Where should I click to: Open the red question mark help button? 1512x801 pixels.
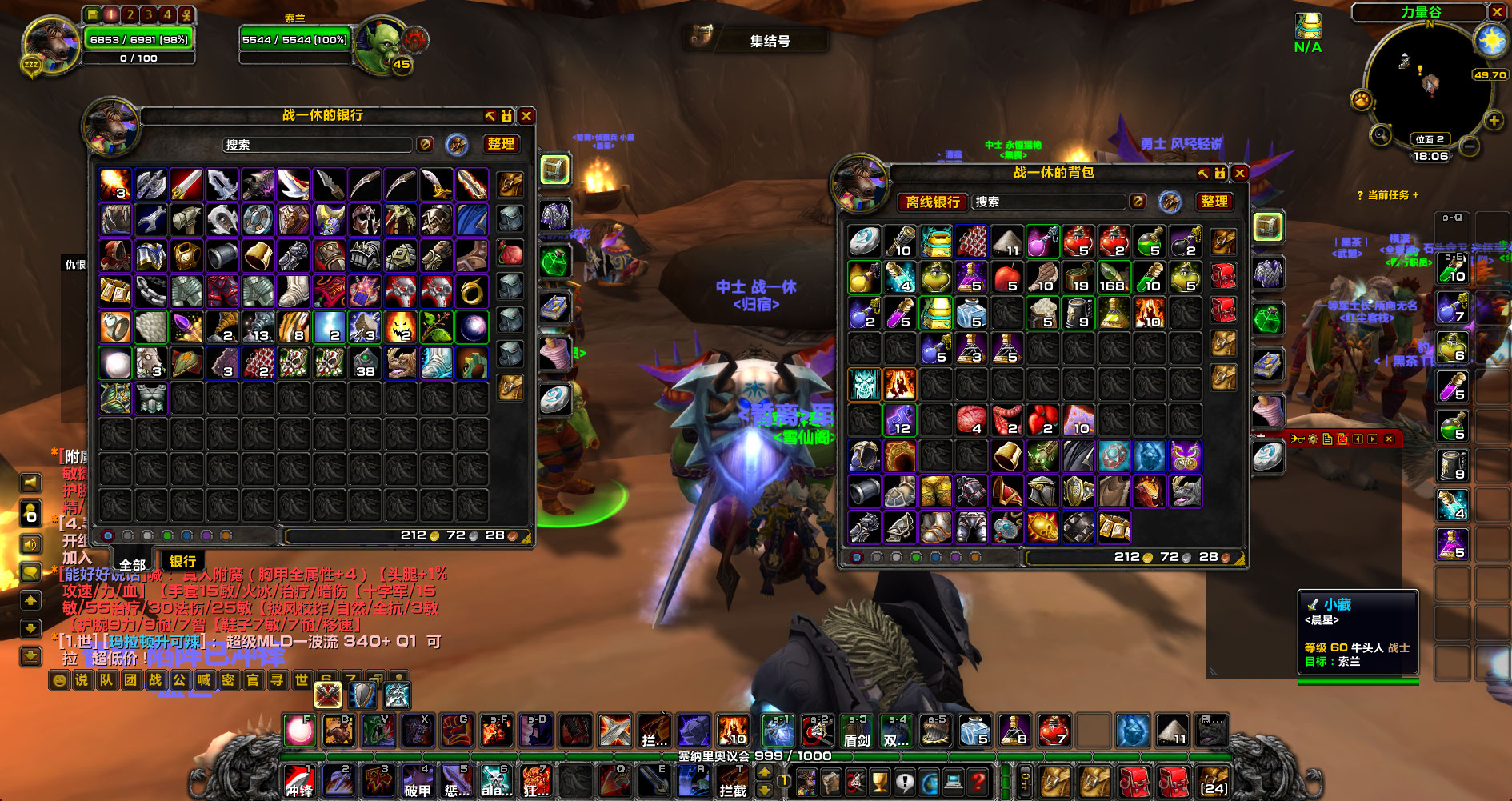977,781
